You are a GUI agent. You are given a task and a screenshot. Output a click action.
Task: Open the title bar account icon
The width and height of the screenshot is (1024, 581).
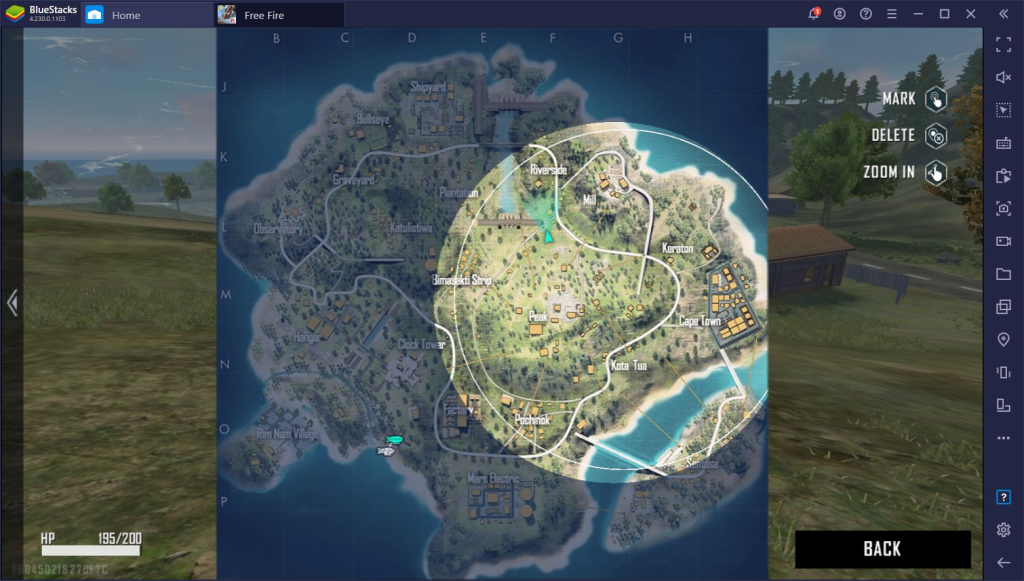click(x=840, y=14)
